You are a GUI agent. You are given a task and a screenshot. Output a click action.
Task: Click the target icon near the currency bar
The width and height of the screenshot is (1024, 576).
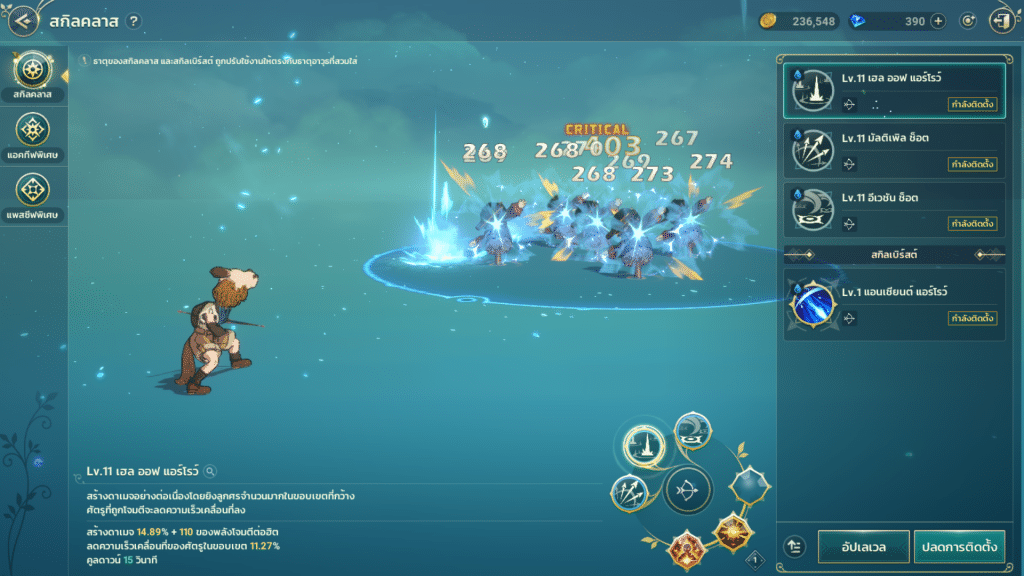[x=967, y=21]
